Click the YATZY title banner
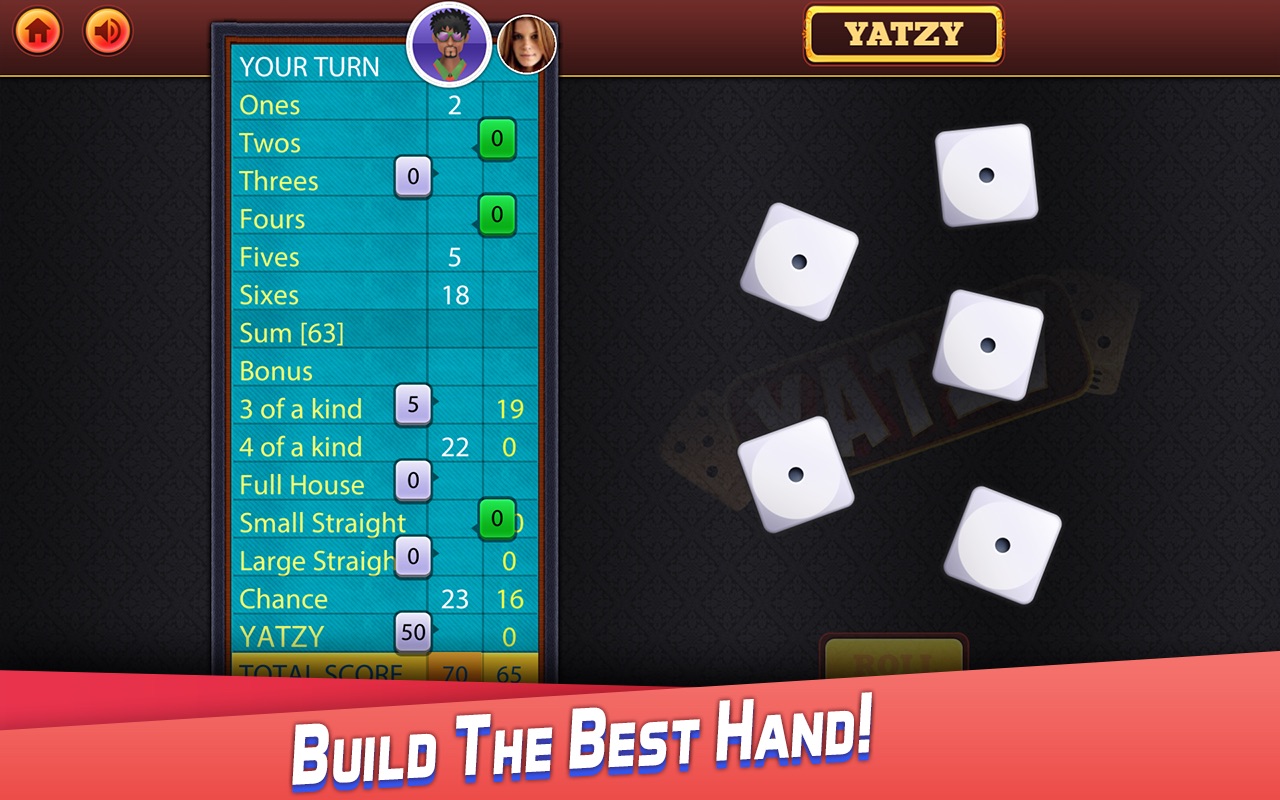1280x800 pixels. (903, 30)
